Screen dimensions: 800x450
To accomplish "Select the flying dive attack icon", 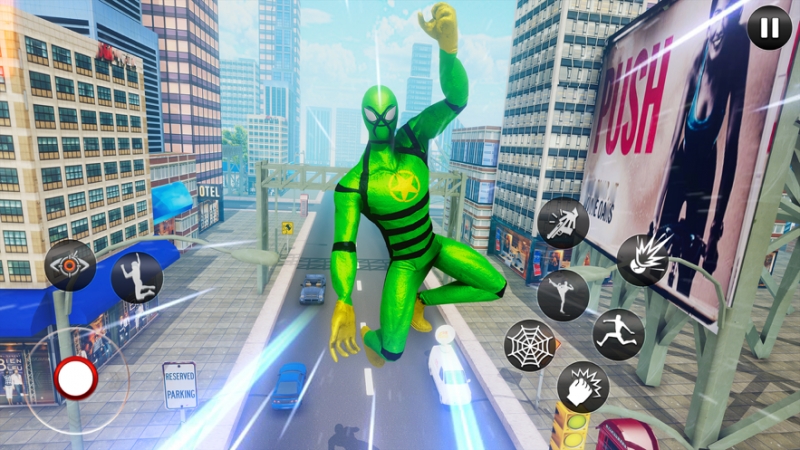I will pos(563,222).
